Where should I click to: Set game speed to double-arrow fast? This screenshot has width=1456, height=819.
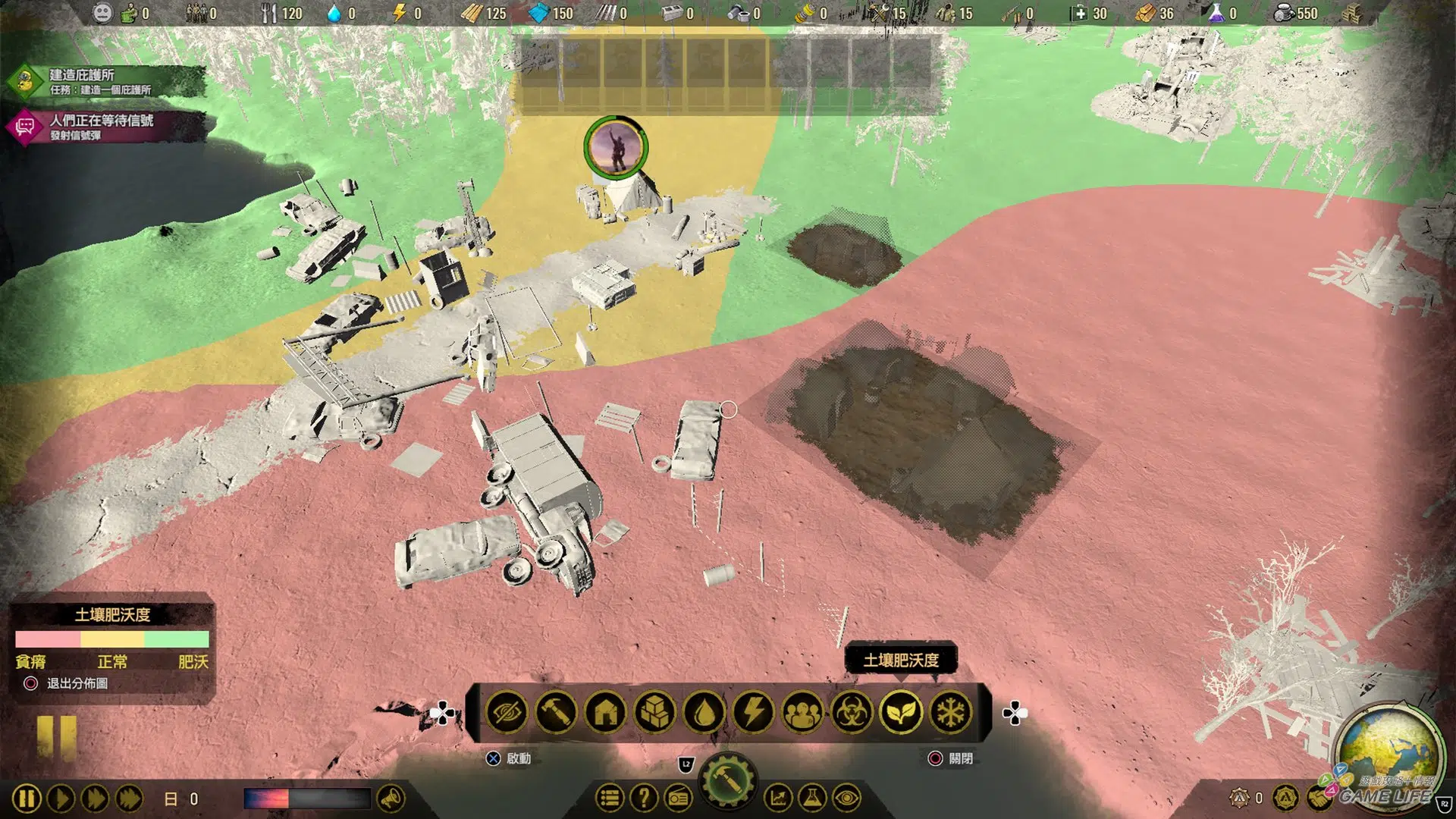click(95, 799)
